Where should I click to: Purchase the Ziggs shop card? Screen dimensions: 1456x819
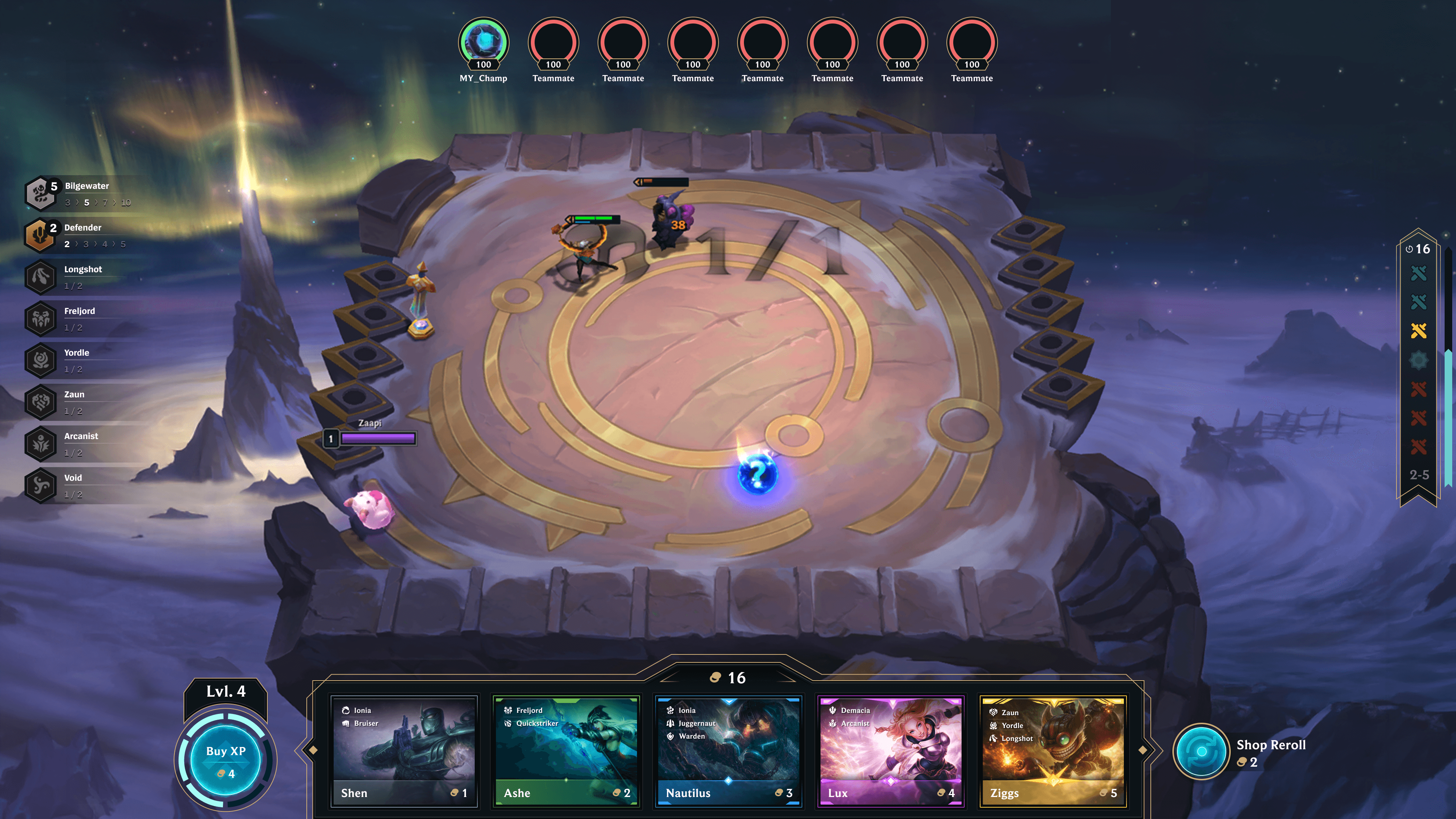tap(1053, 751)
